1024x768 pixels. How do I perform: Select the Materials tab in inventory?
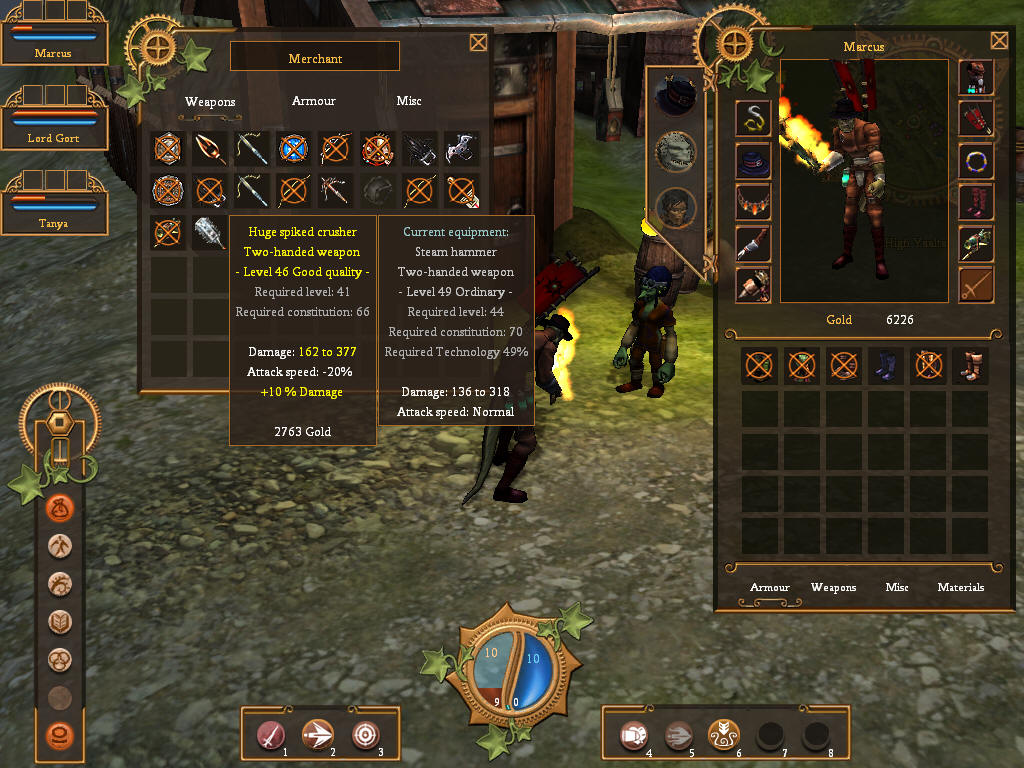tap(960, 587)
